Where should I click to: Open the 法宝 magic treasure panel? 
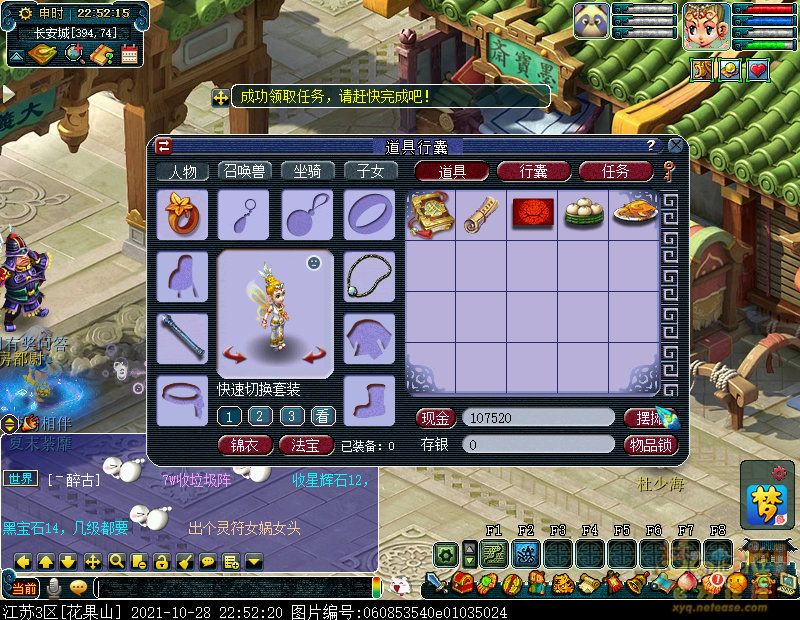[306, 445]
